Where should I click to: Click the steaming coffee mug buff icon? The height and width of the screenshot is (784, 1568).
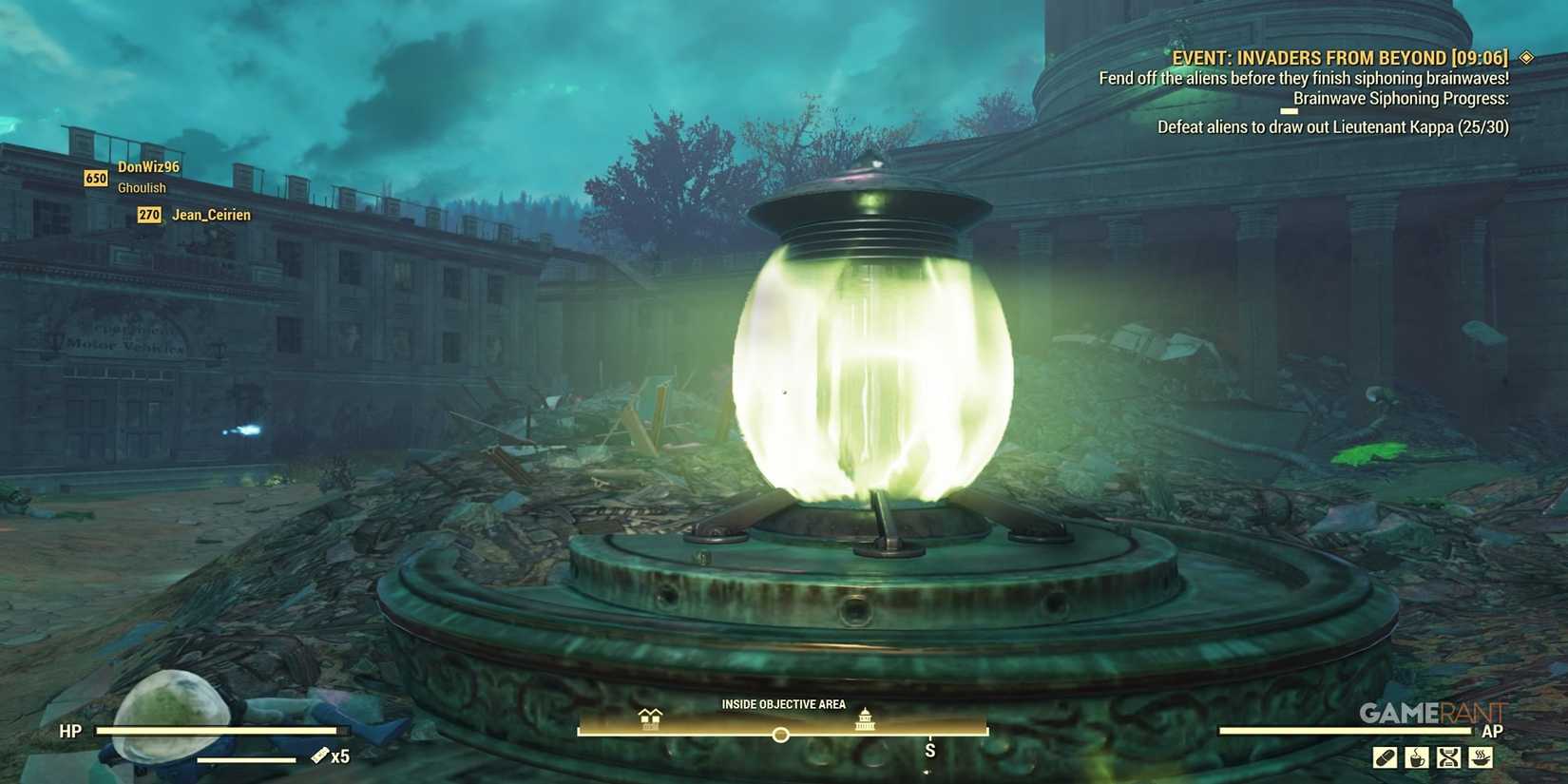1417,757
